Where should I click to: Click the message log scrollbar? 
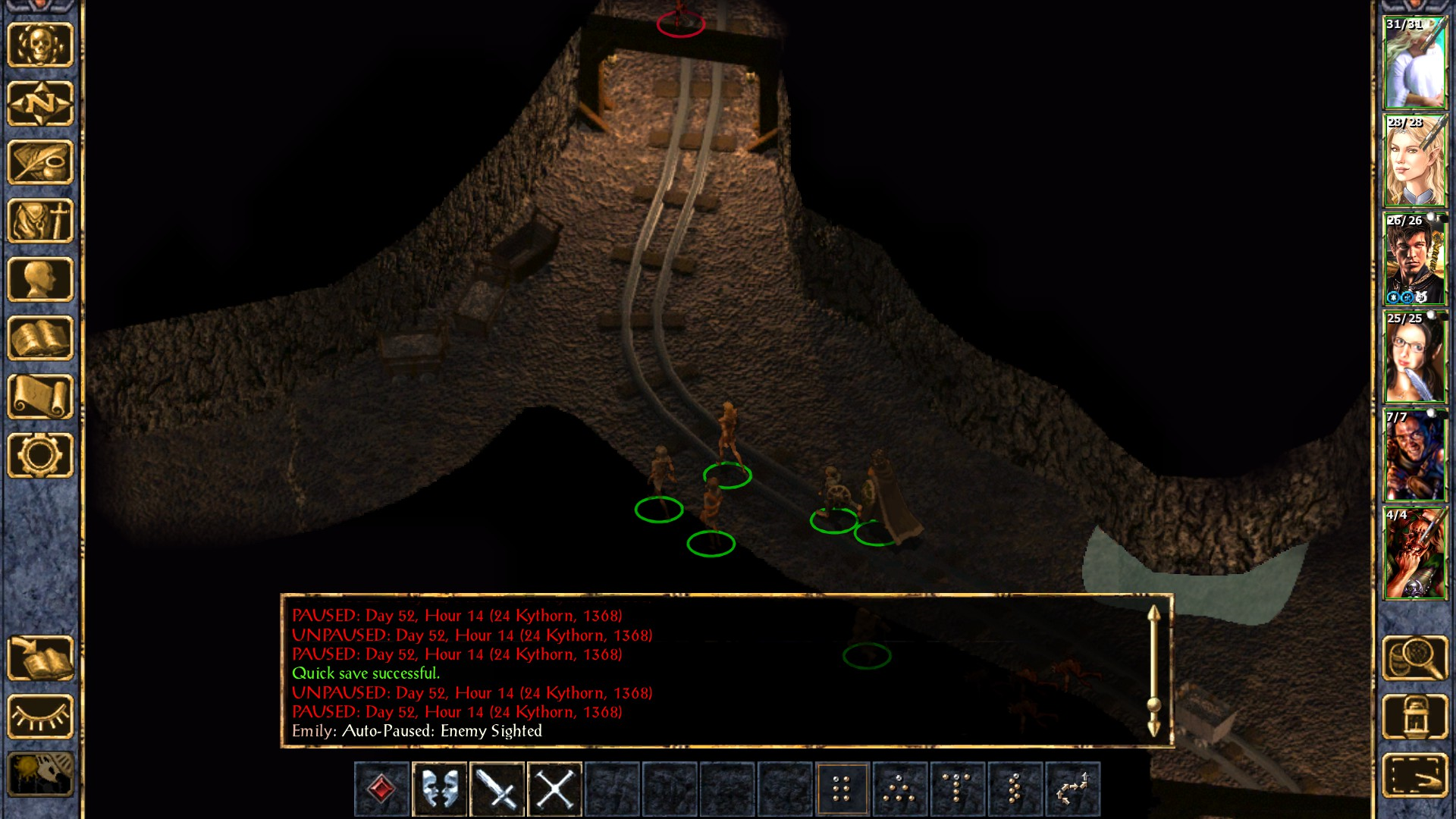(x=1153, y=671)
